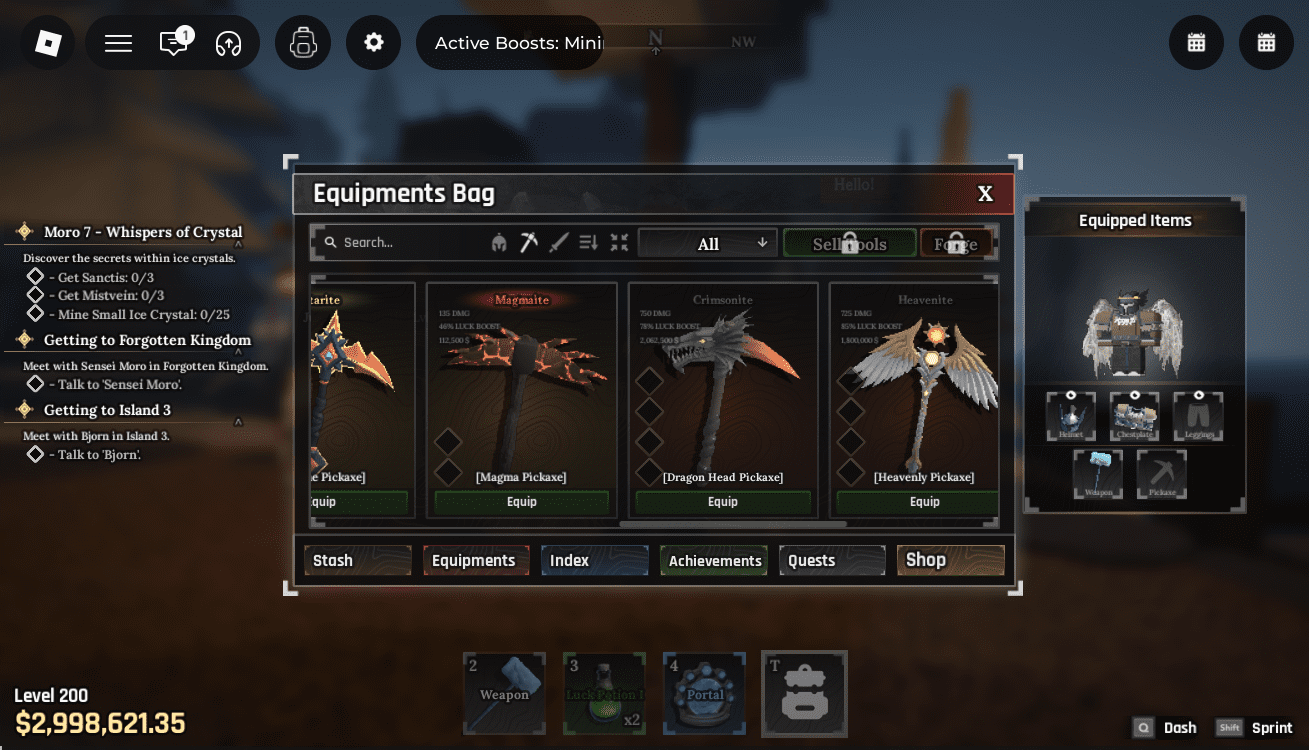Open the 'All' category dropdown

click(x=707, y=242)
